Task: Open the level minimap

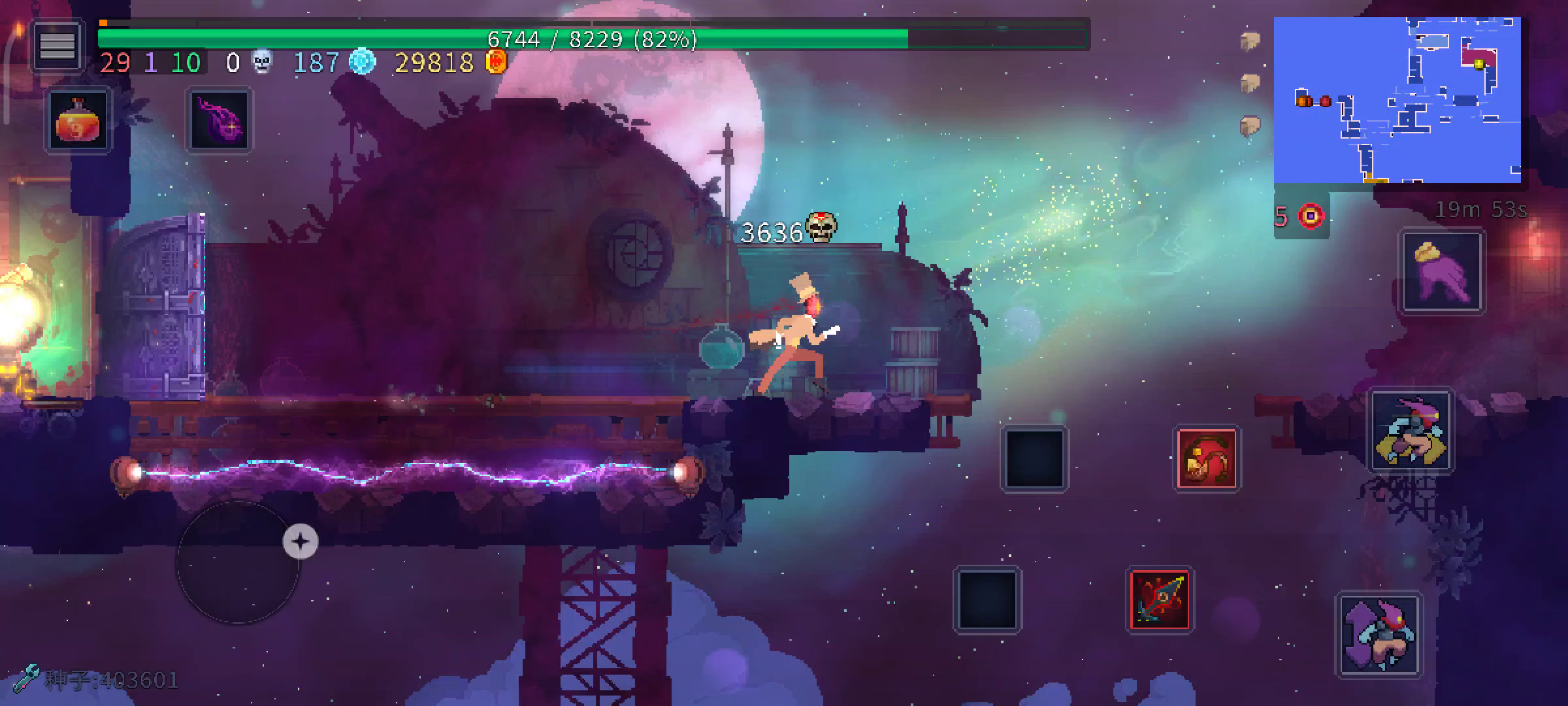Action: pyautogui.click(x=1397, y=100)
